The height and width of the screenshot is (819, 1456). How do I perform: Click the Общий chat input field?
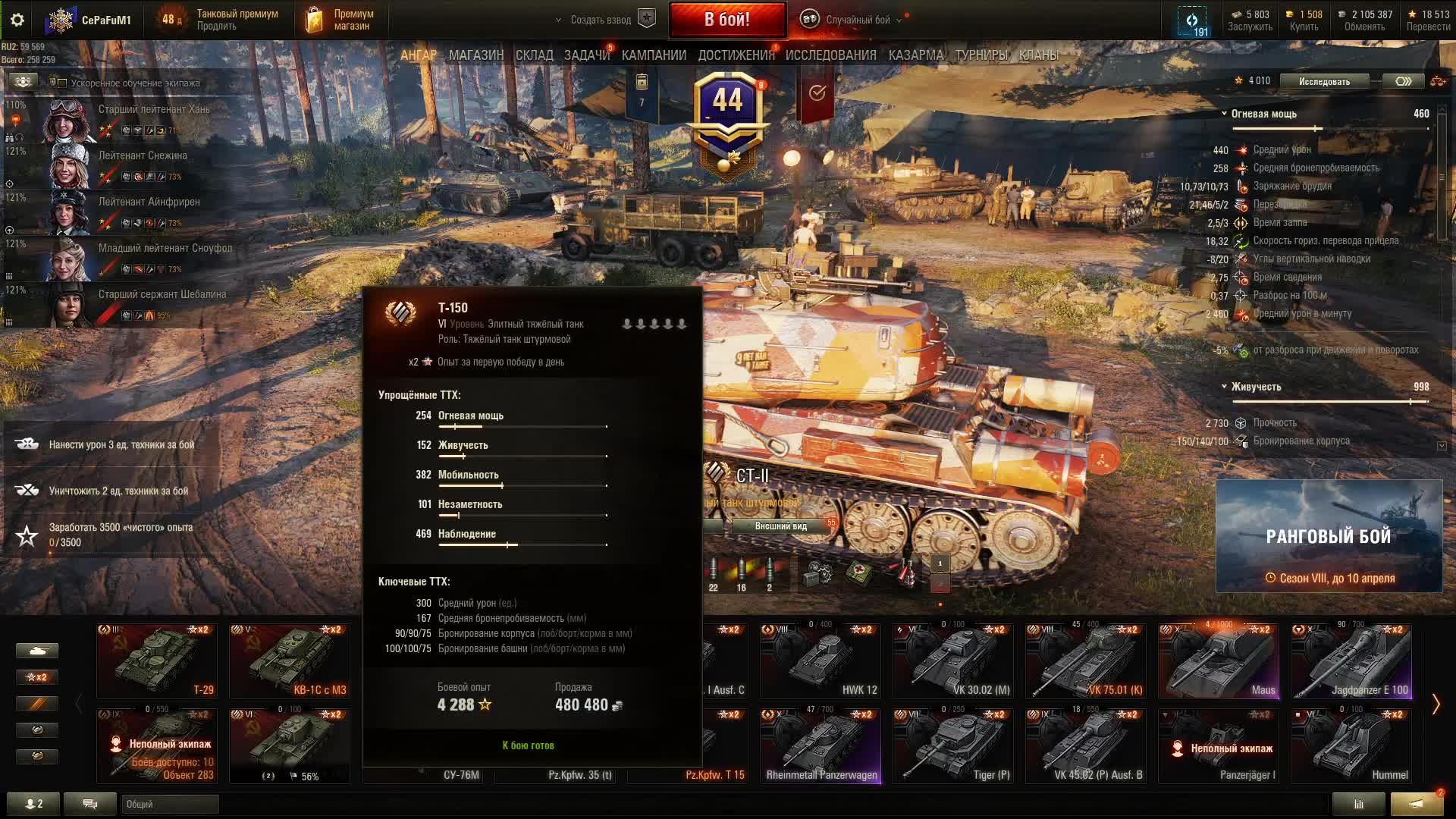pyautogui.click(x=170, y=804)
